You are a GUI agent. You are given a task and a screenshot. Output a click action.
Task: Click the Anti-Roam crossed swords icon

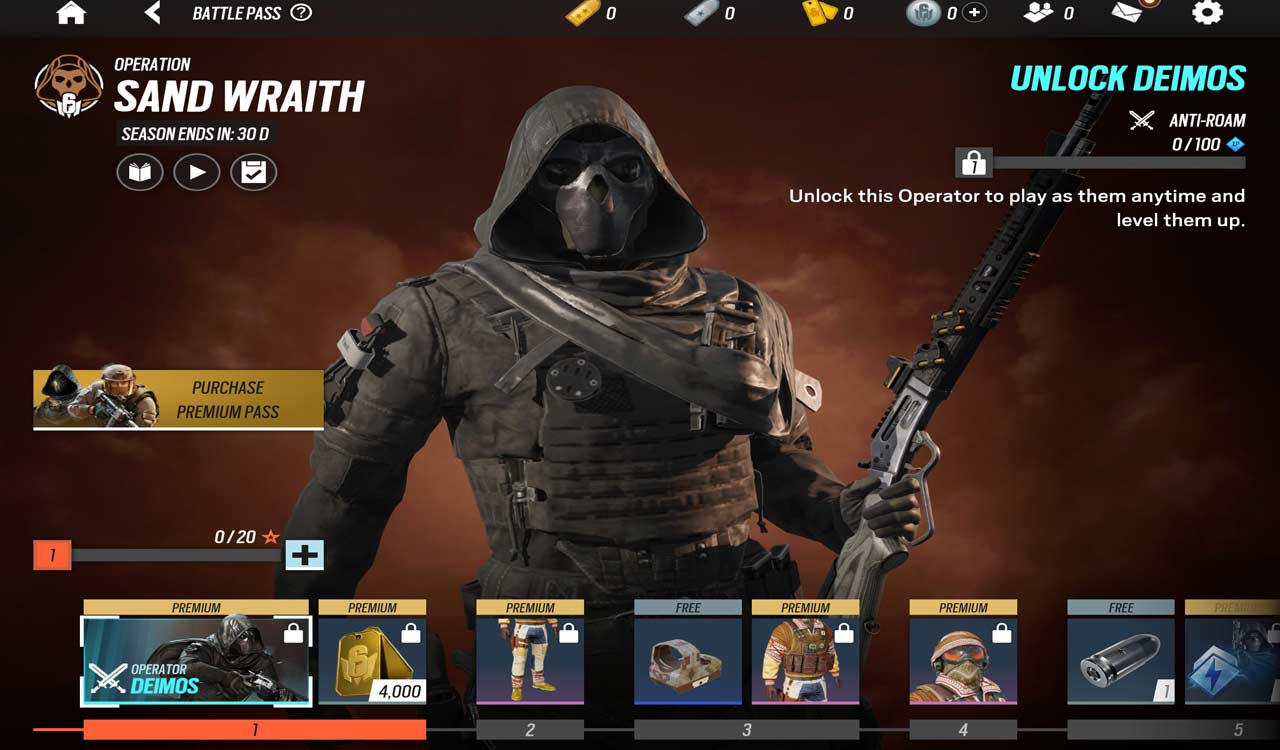coord(1140,120)
